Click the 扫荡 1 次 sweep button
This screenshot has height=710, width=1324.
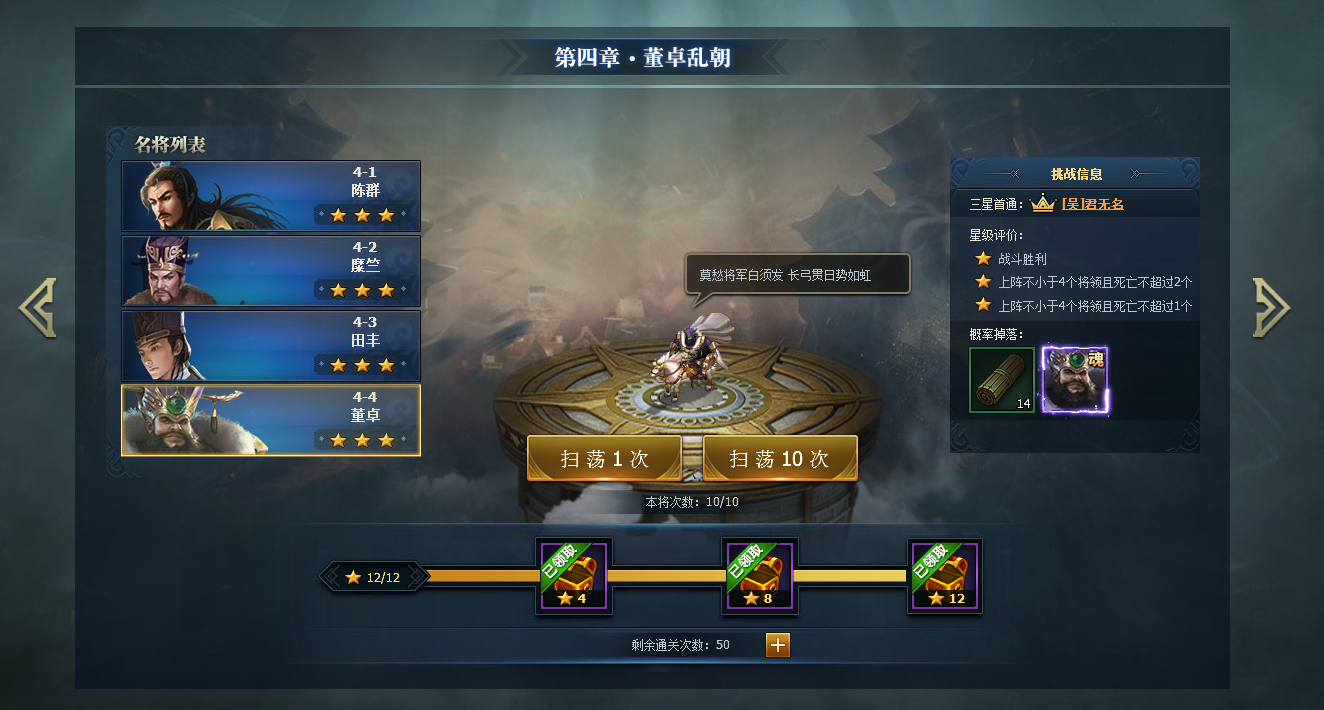click(604, 459)
